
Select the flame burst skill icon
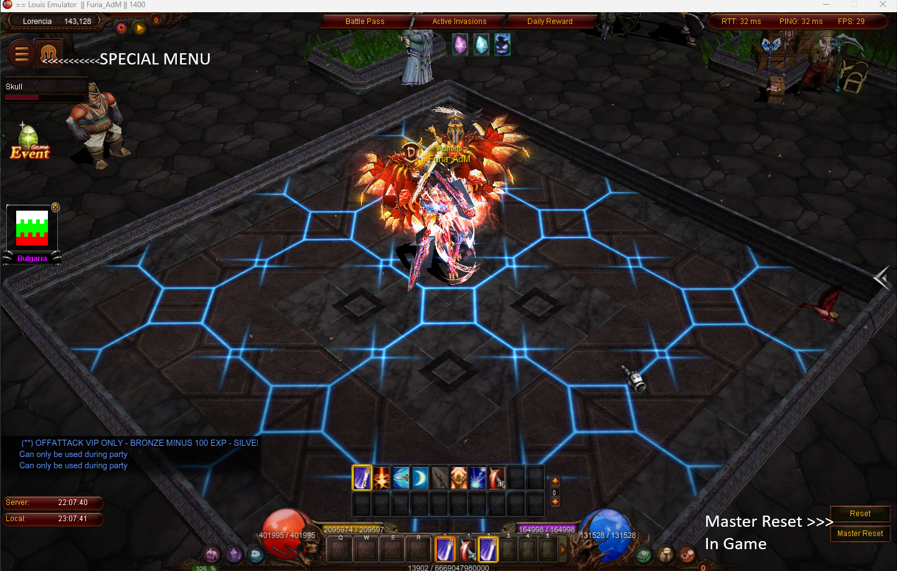(x=382, y=478)
